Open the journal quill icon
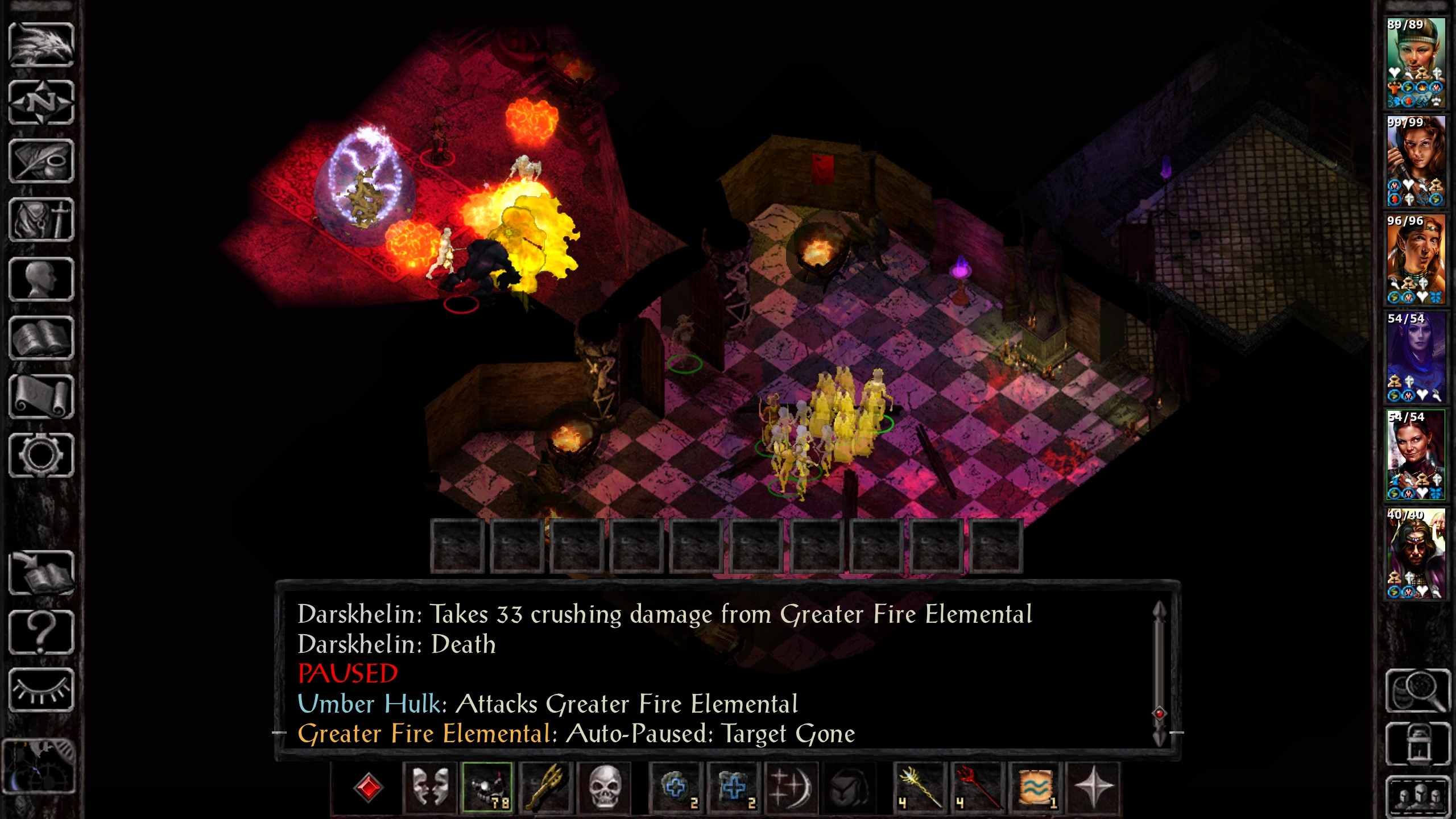Image resolution: width=1456 pixels, height=819 pixels. (41, 162)
